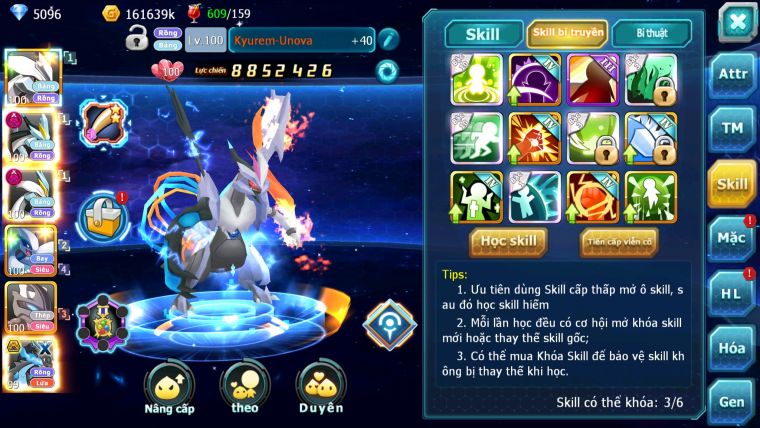Toggle the padlock icon next to level
The image size is (760, 428).
[x=137, y=39]
